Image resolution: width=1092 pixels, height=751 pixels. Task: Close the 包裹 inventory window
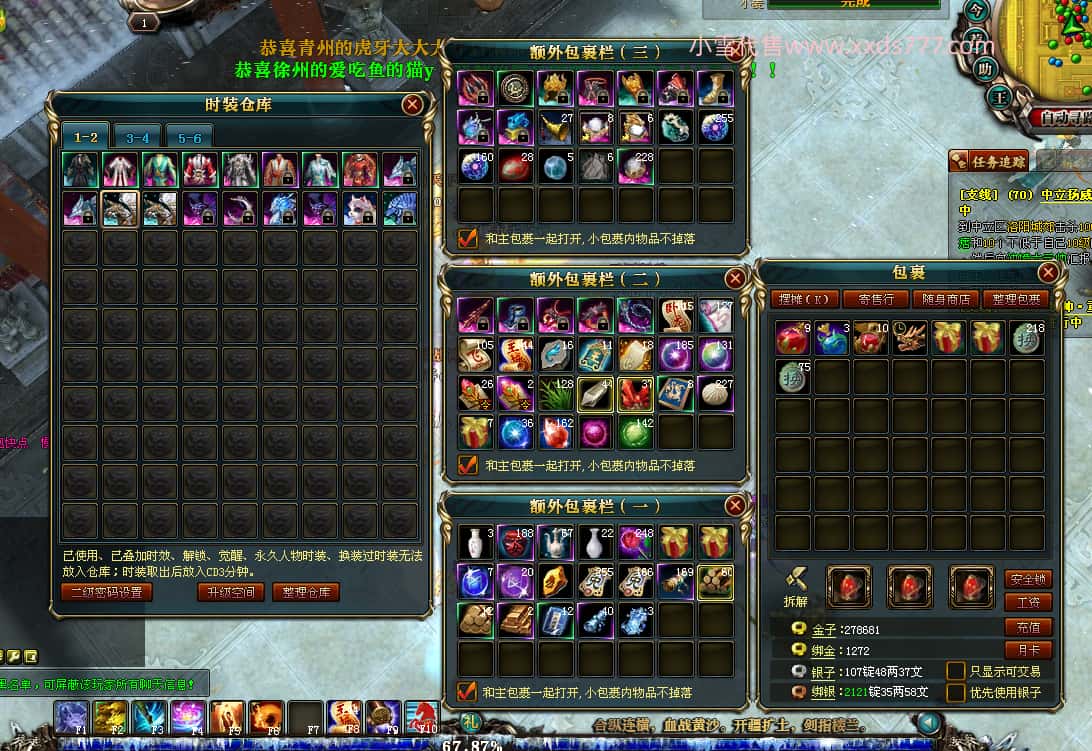click(x=1048, y=272)
